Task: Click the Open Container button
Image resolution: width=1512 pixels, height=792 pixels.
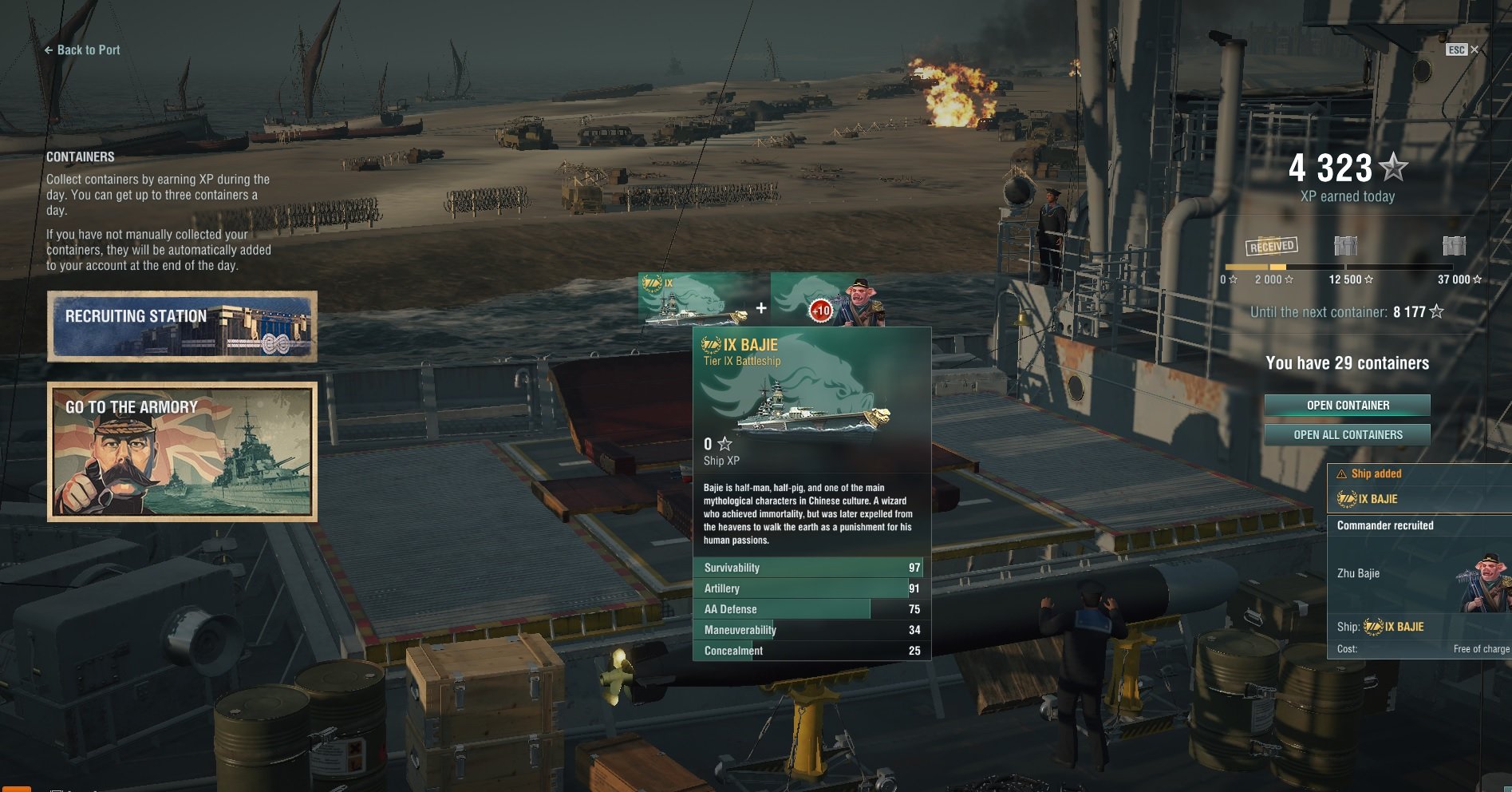Action: tap(1347, 406)
